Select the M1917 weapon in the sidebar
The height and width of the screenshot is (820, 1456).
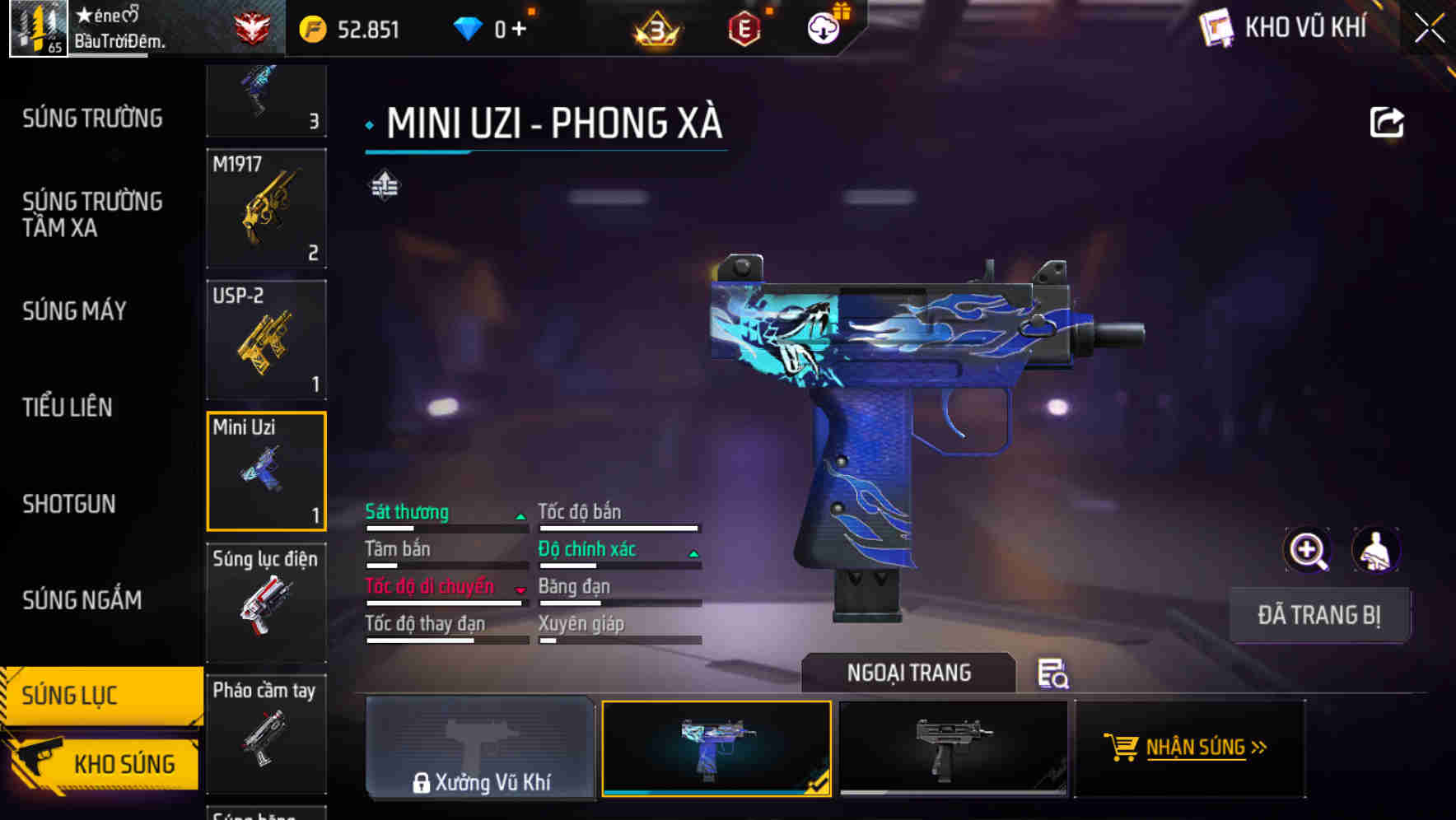[x=266, y=208]
